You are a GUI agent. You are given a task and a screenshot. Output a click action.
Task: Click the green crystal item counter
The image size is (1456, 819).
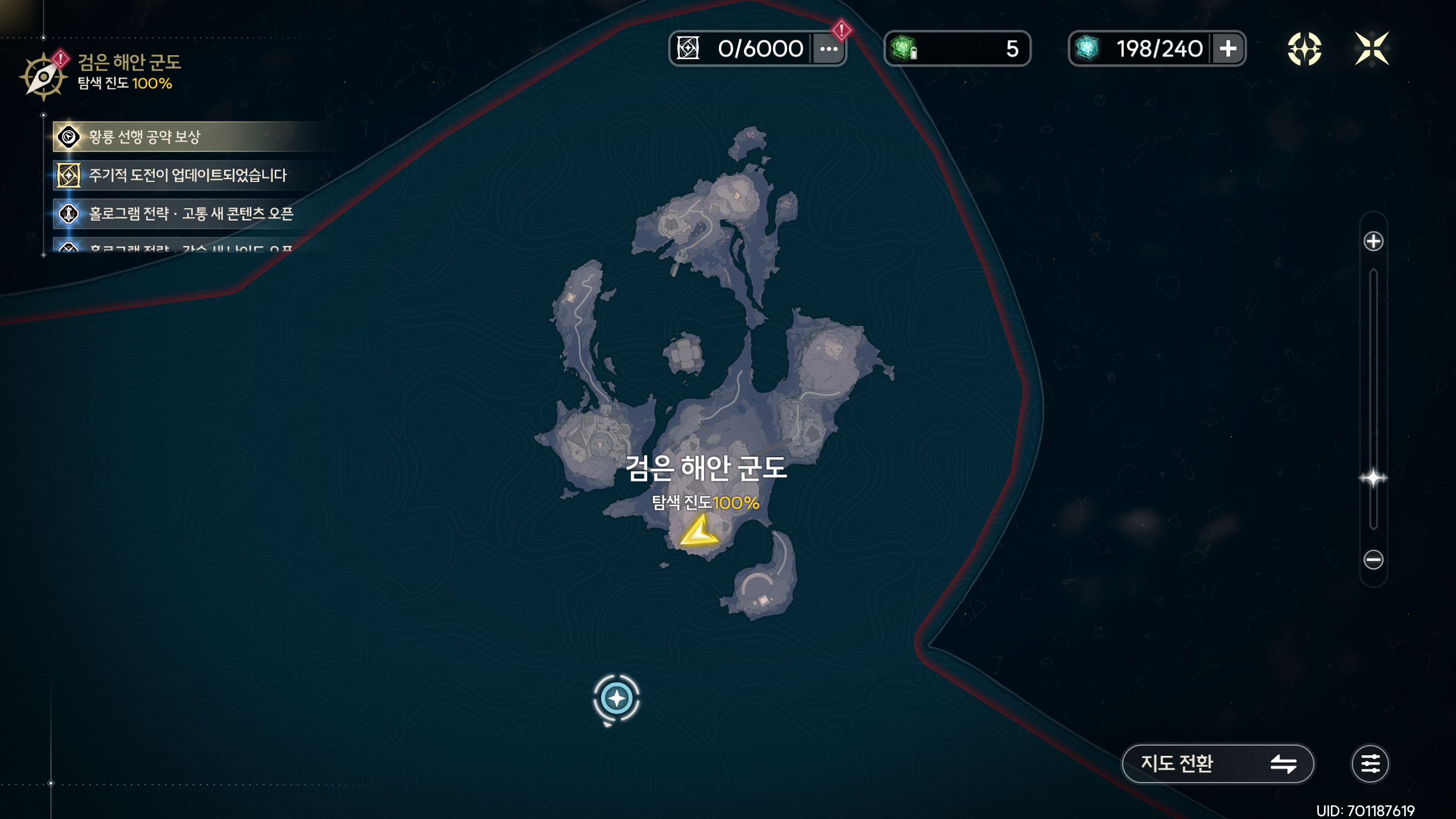(957, 49)
